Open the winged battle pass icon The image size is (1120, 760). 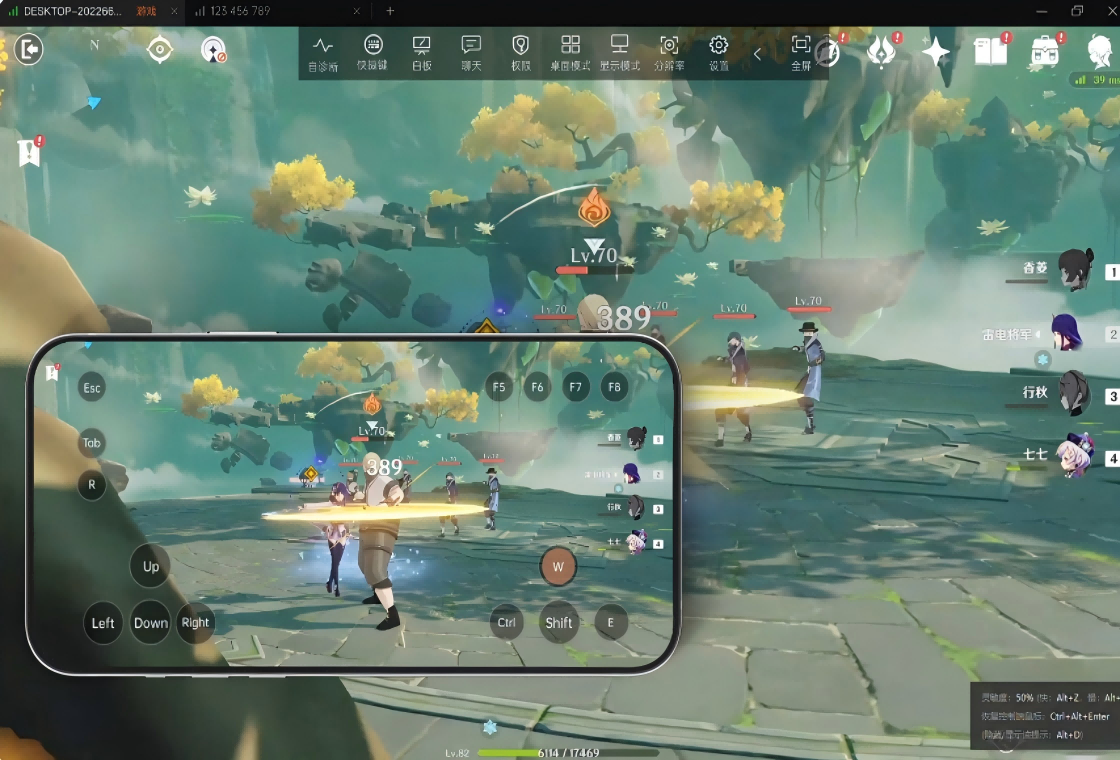pos(881,51)
